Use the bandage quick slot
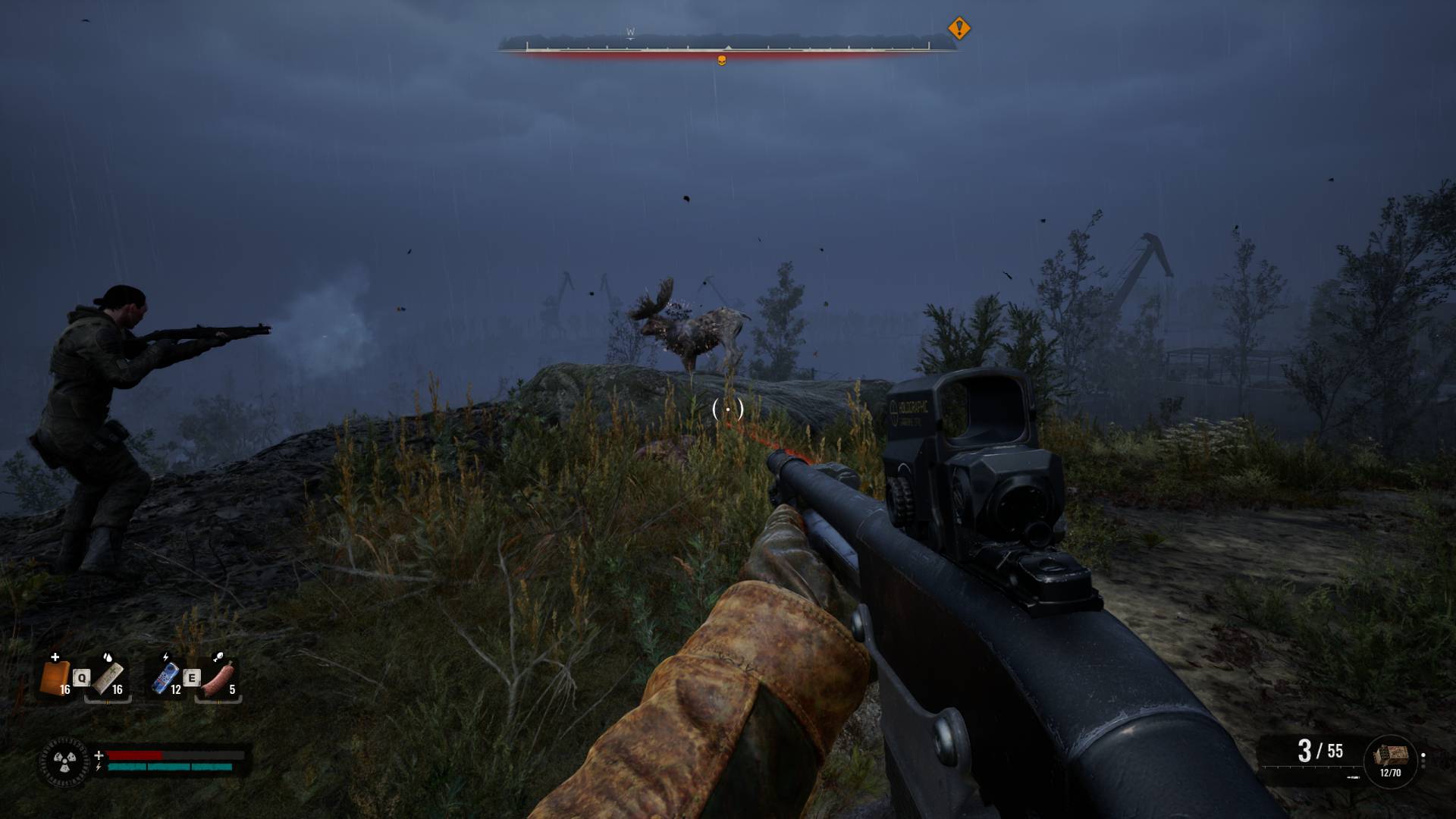This screenshot has width=1456, height=819. tap(108, 677)
